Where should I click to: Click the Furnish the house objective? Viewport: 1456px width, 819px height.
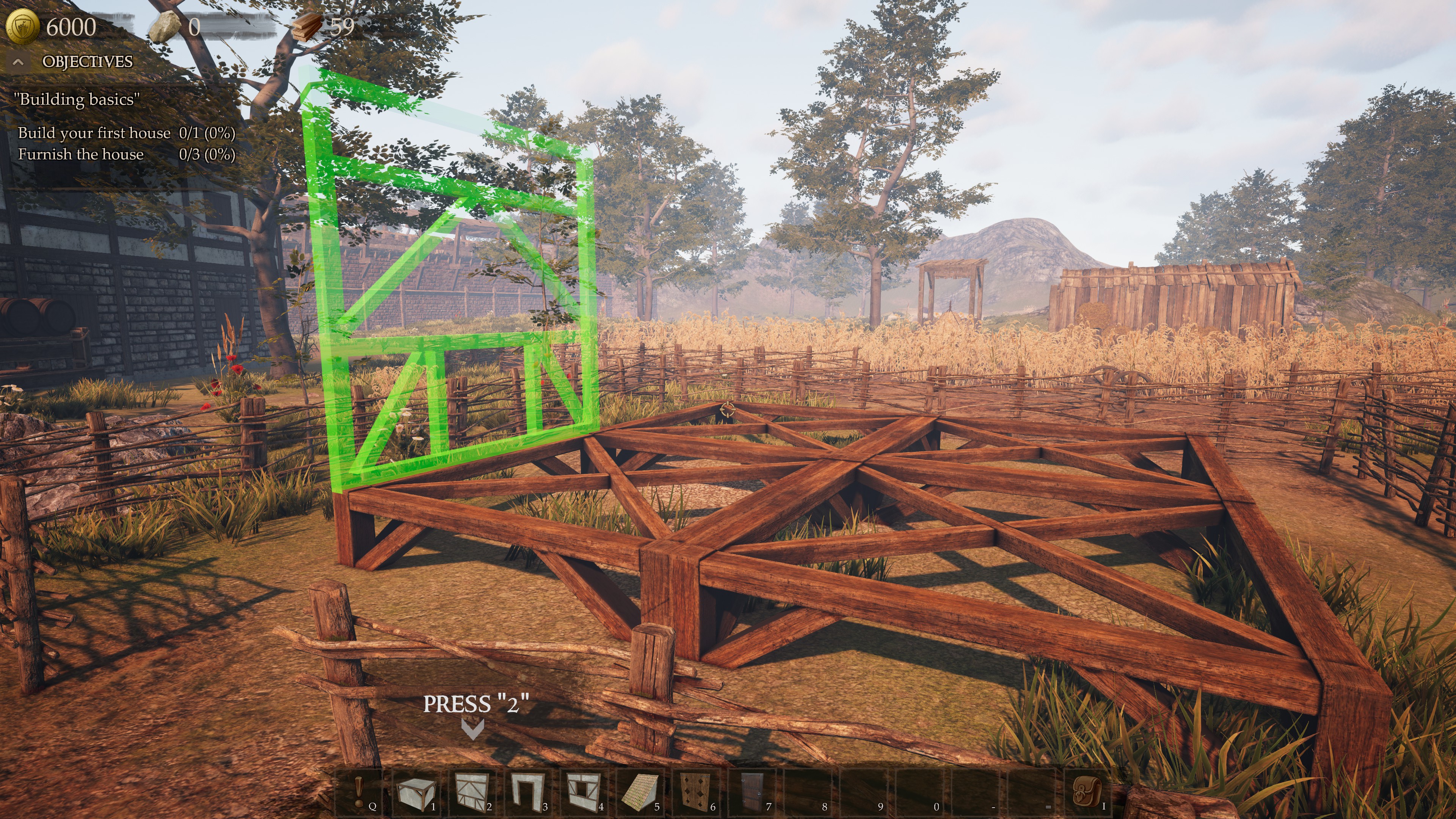[x=81, y=154]
